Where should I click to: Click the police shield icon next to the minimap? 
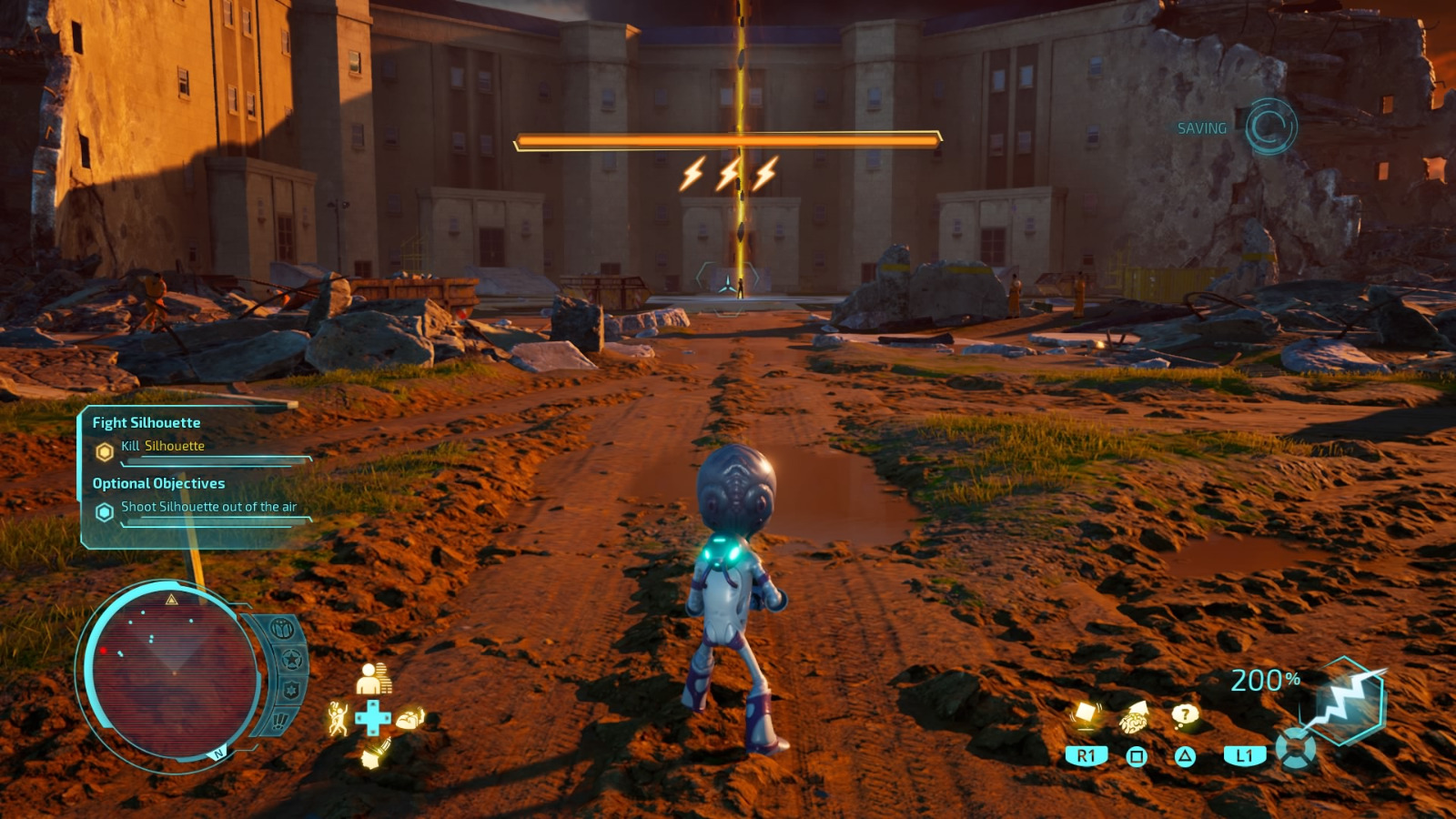point(291,690)
